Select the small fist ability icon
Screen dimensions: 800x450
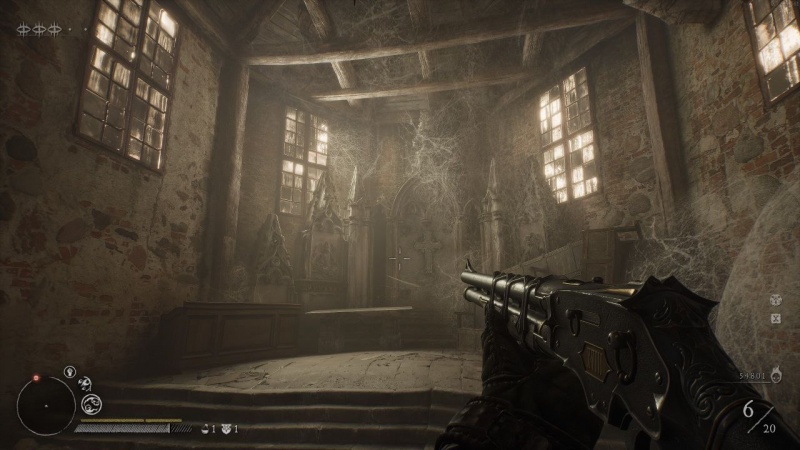69,372
